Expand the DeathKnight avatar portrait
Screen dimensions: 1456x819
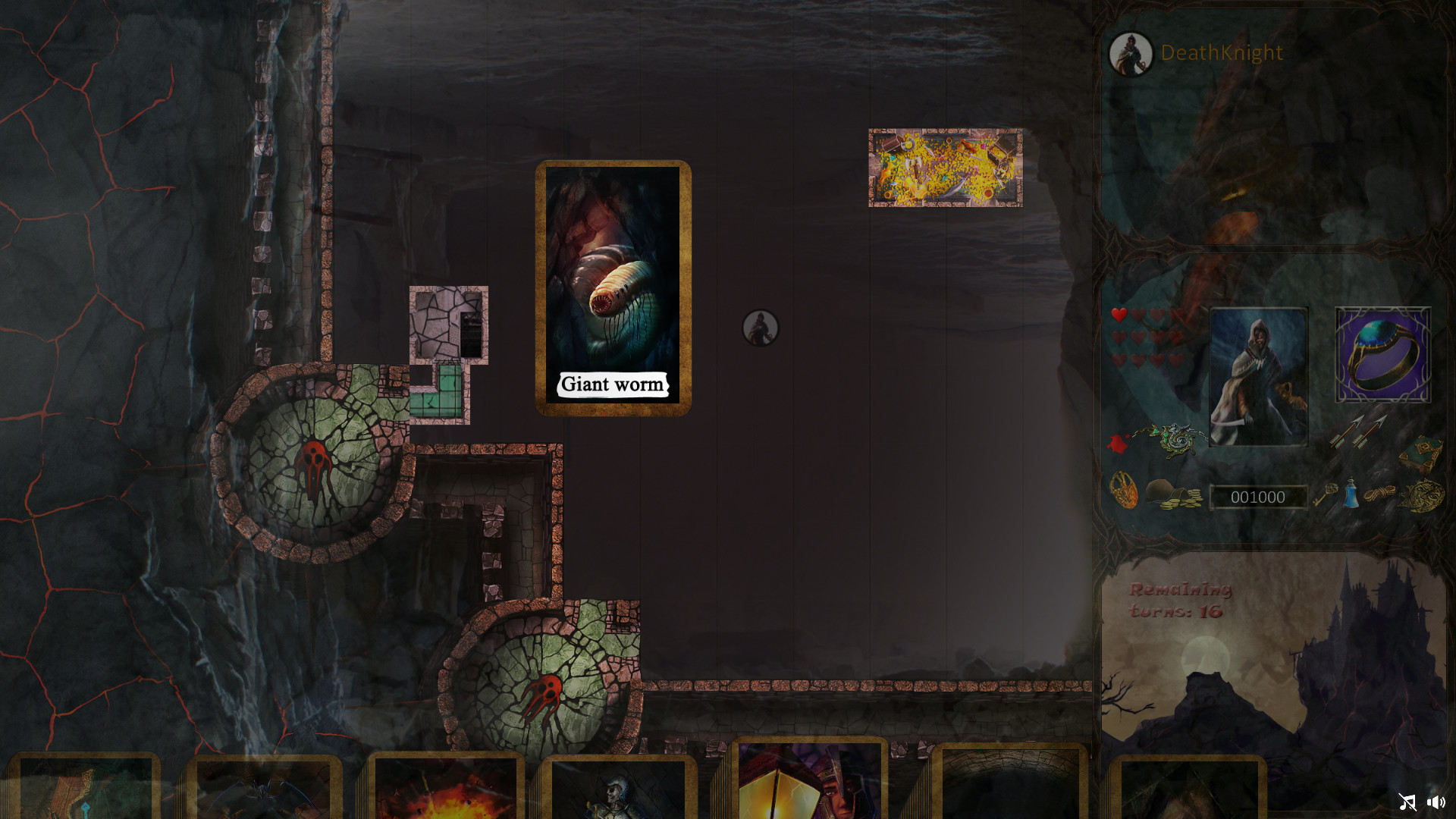pos(1132,53)
